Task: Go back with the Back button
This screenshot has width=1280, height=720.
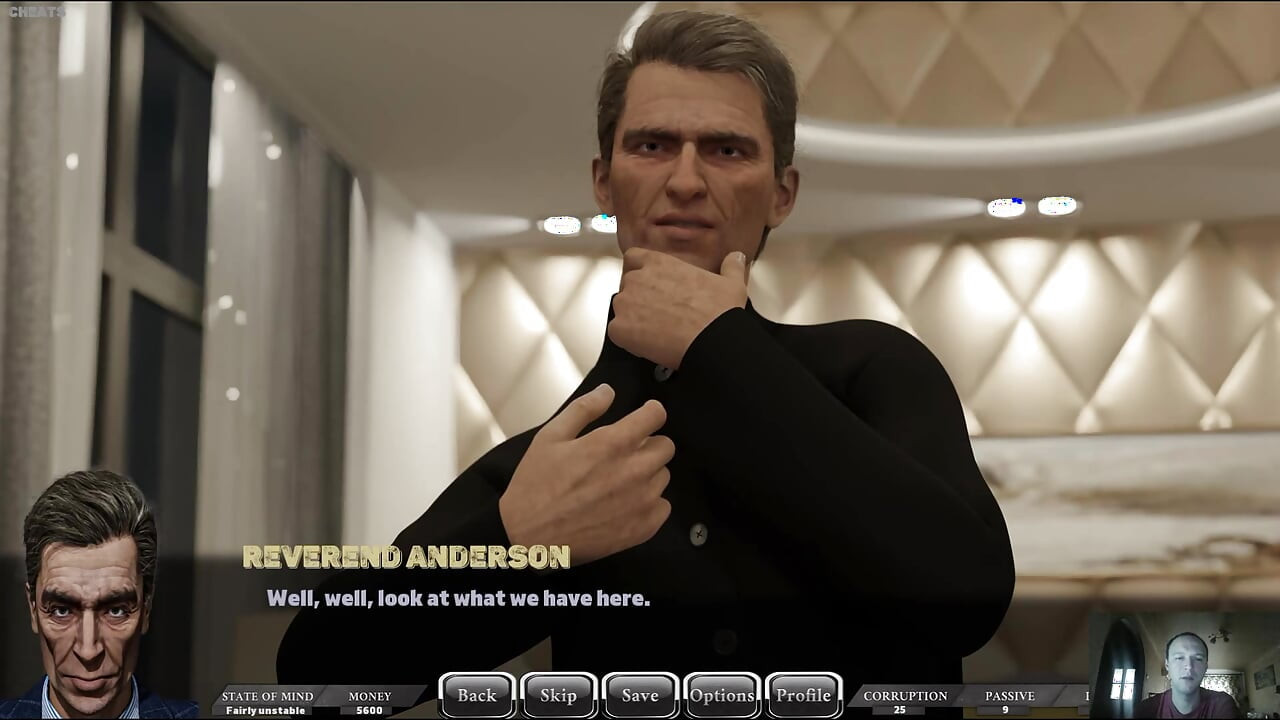Action: click(477, 695)
